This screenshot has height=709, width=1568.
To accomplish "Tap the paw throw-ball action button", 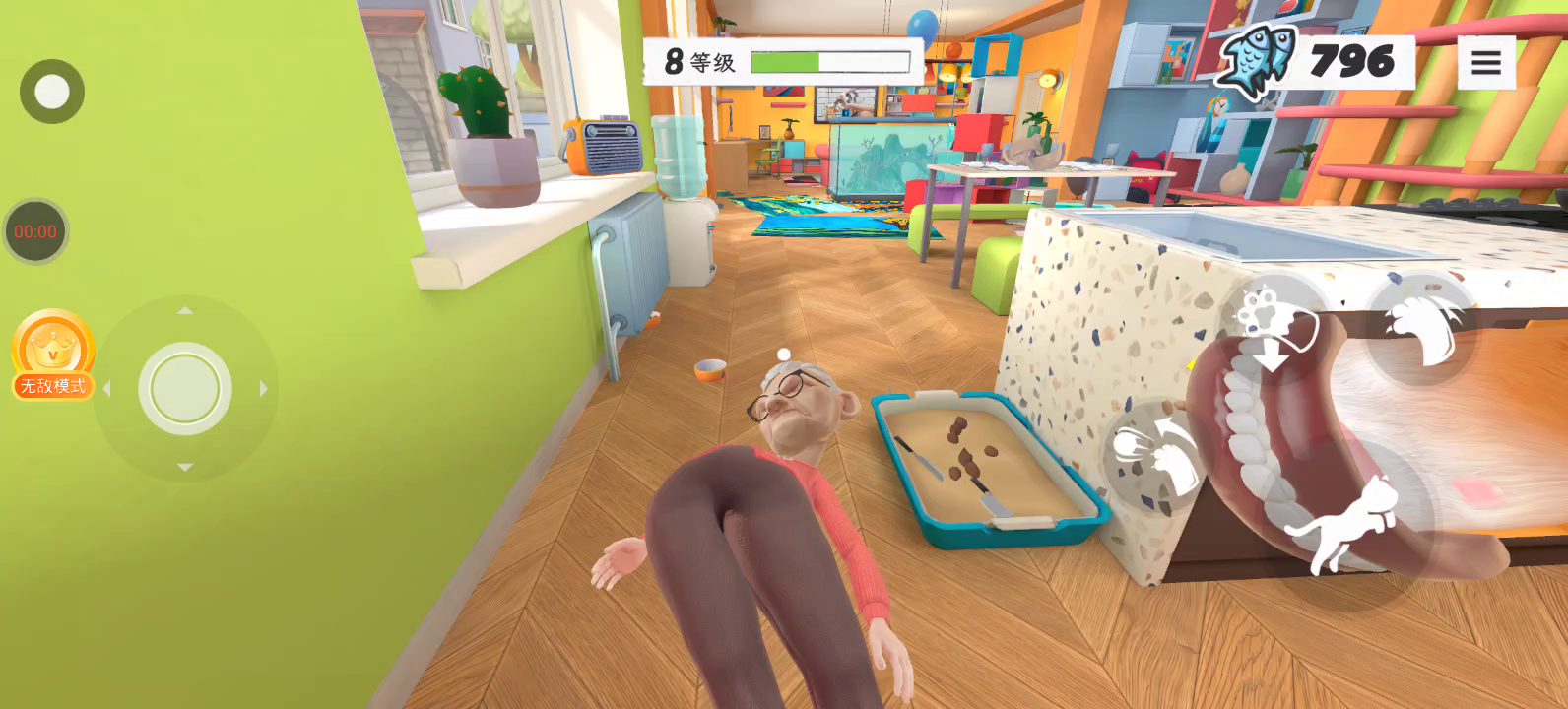I will coord(1155,455).
